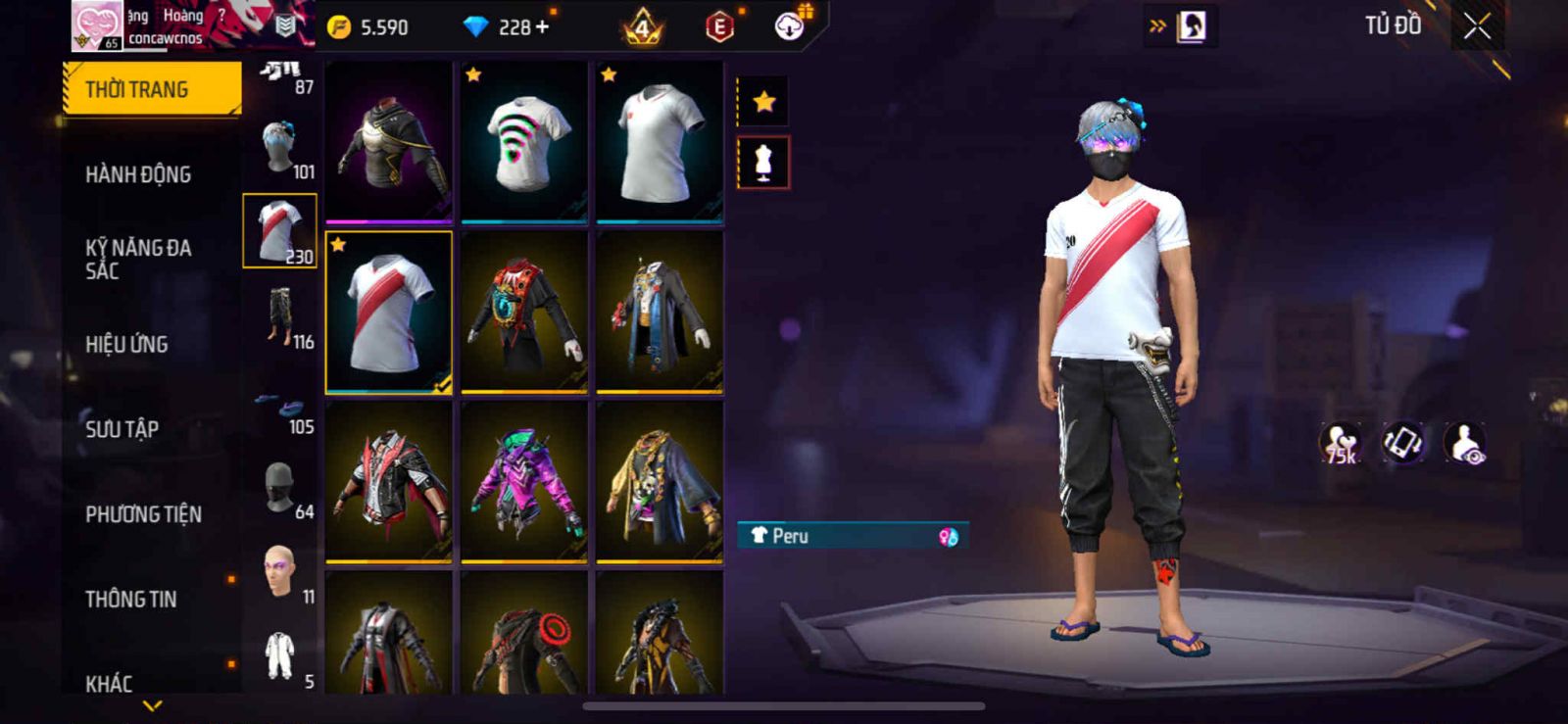1568x724 pixels.
Task: Select the Hiệu Ứng tab
Action: 126,344
